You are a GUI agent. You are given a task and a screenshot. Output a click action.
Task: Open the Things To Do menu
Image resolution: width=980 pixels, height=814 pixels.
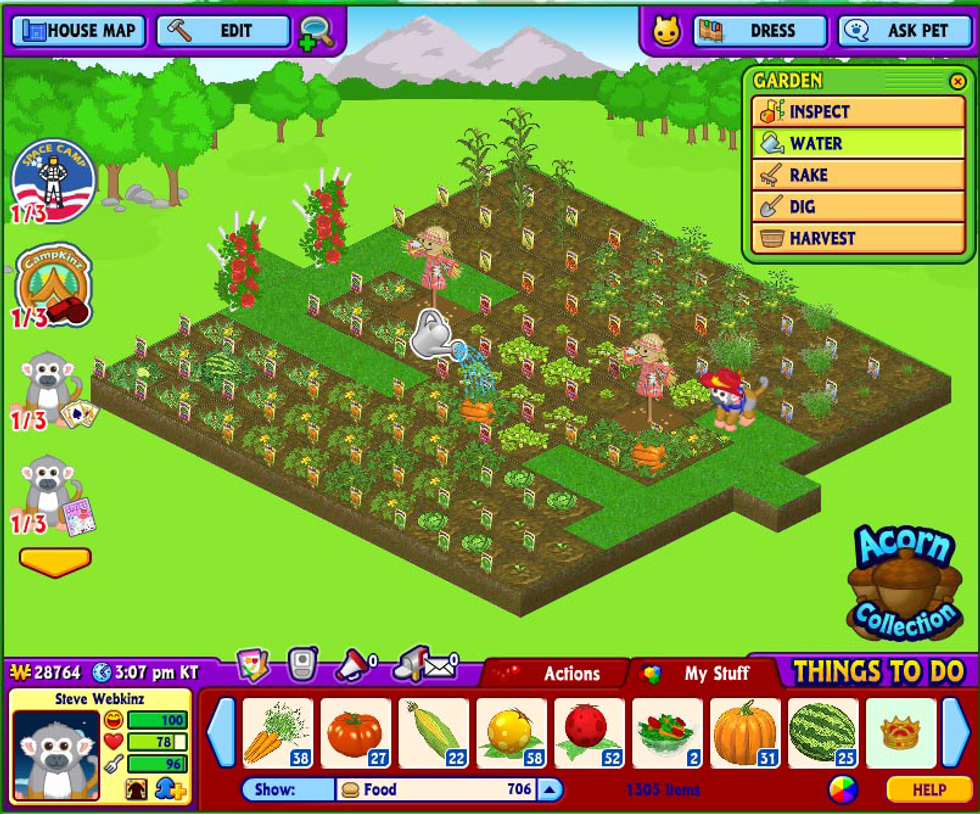[878, 672]
